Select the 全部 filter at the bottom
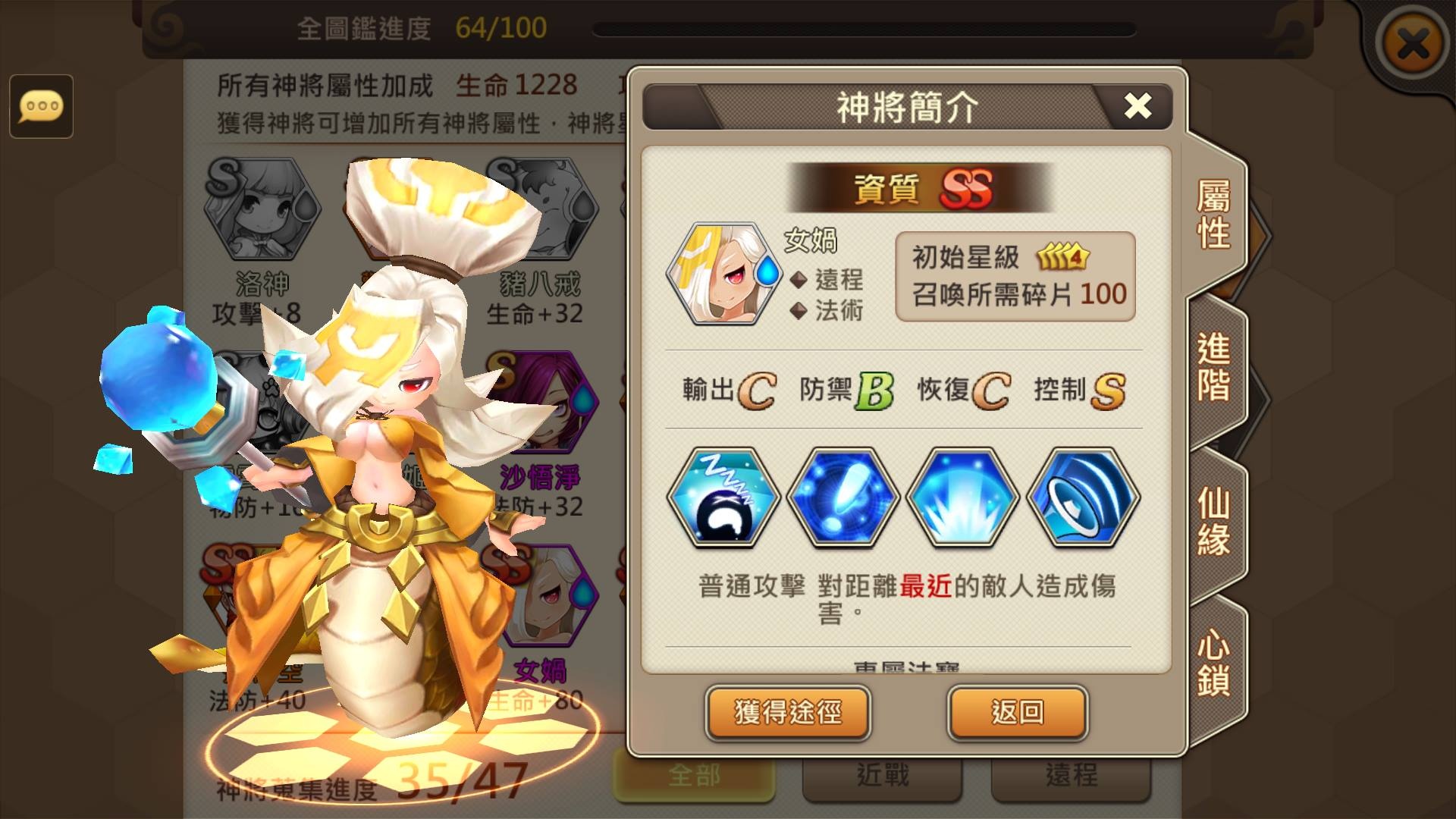This screenshot has width=1456, height=819. (694, 775)
